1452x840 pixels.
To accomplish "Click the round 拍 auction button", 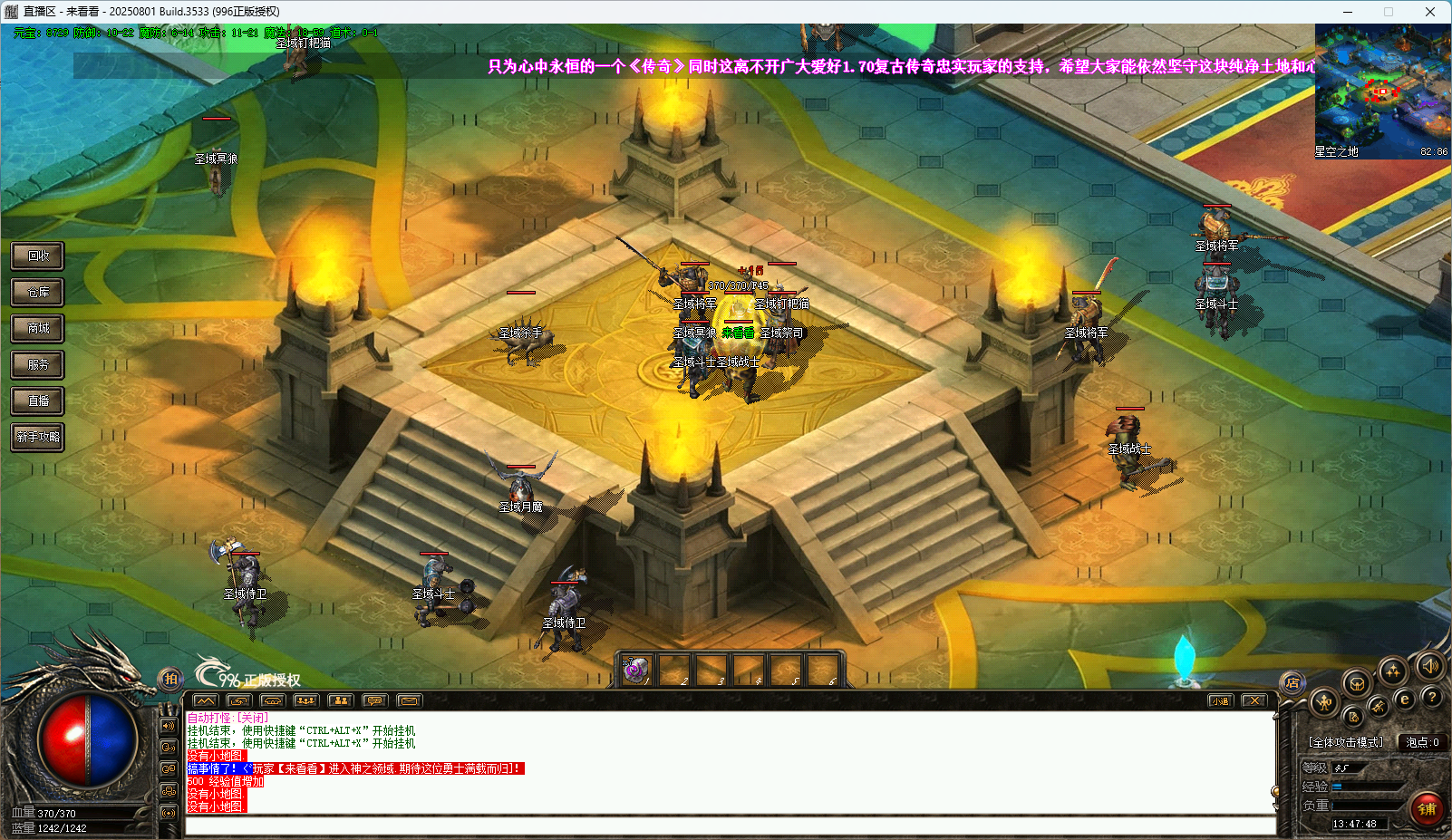I will coord(170,679).
